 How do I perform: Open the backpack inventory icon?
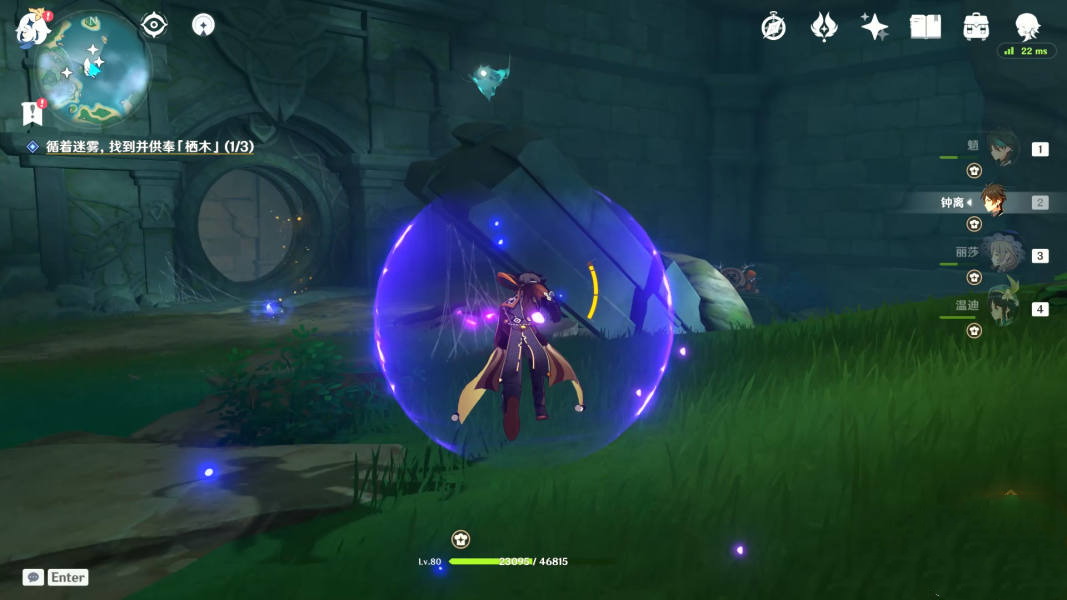(x=976, y=27)
